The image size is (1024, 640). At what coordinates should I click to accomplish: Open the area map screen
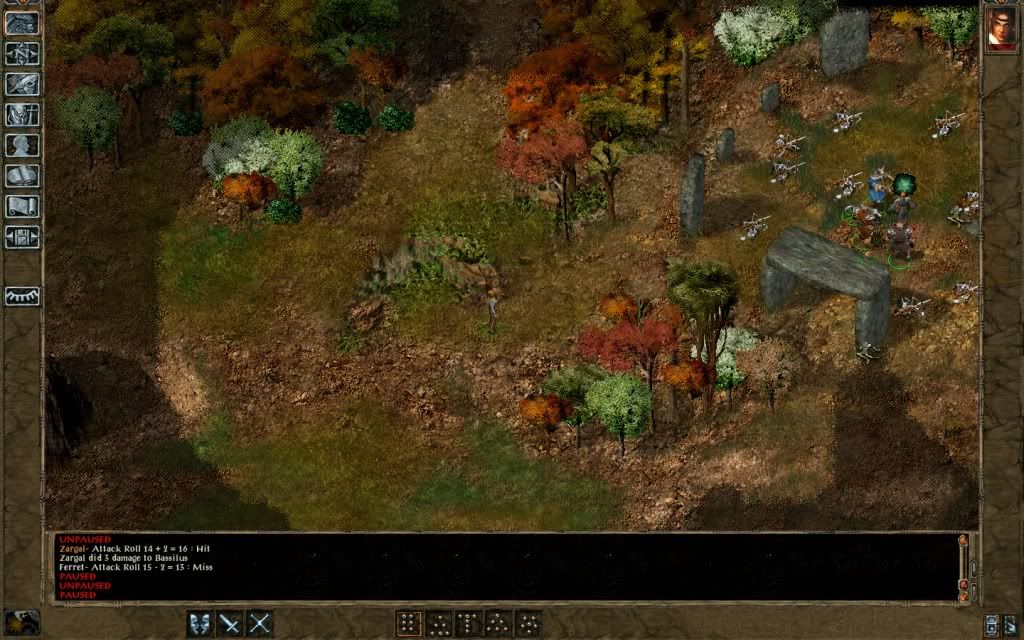coord(21,53)
